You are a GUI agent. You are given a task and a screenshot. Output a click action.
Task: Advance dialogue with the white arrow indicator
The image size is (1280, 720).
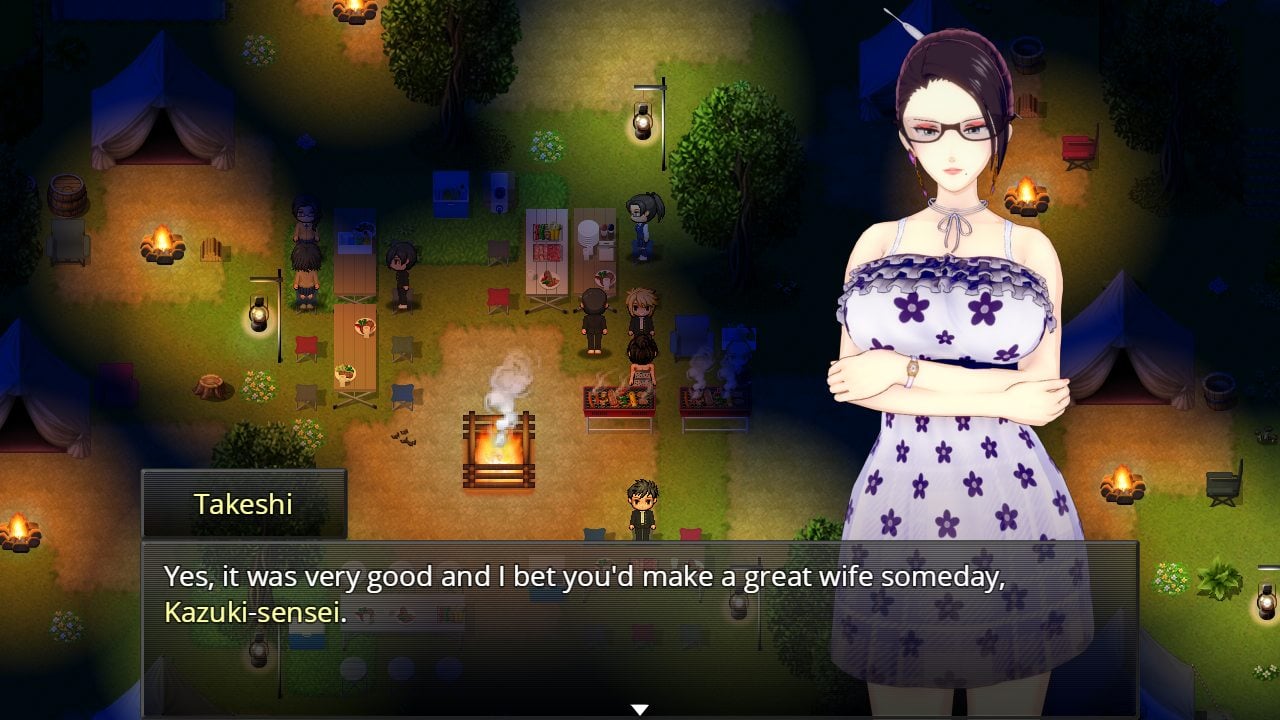click(x=639, y=709)
